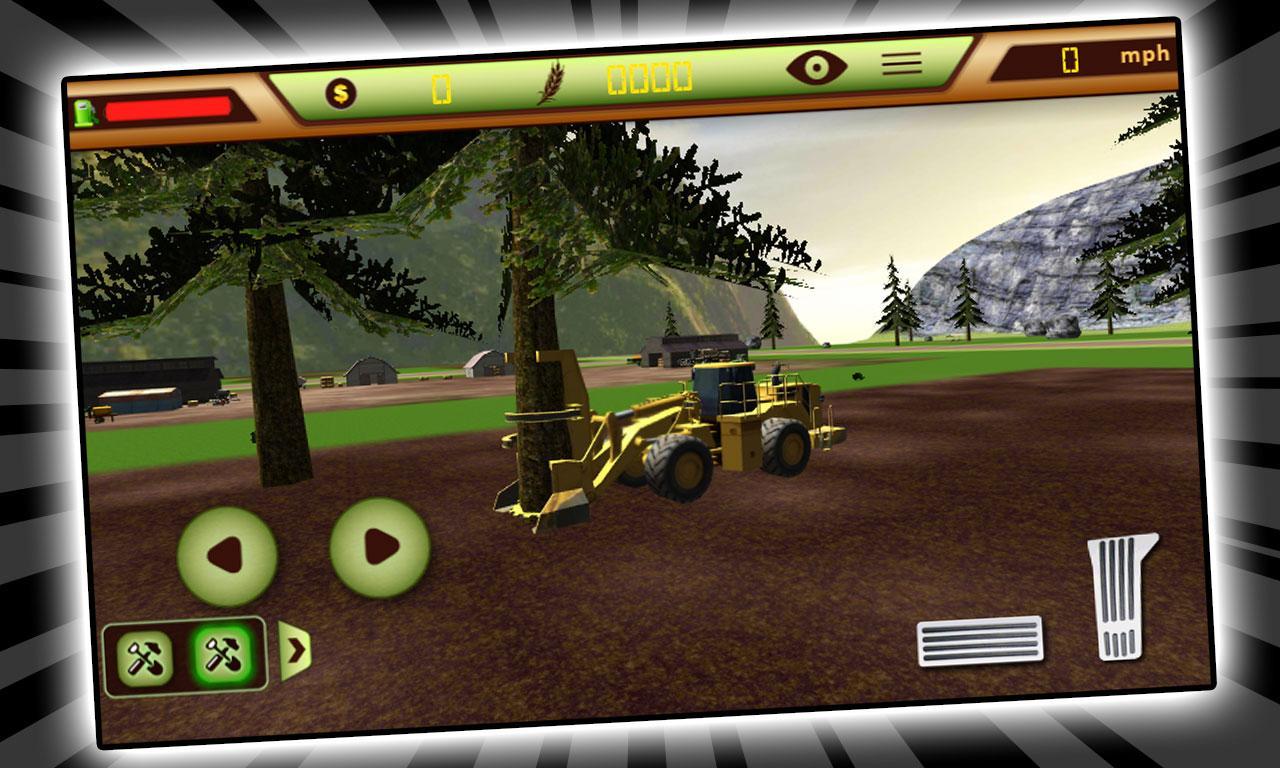Toggle camera view with the eye icon

[x=820, y=66]
